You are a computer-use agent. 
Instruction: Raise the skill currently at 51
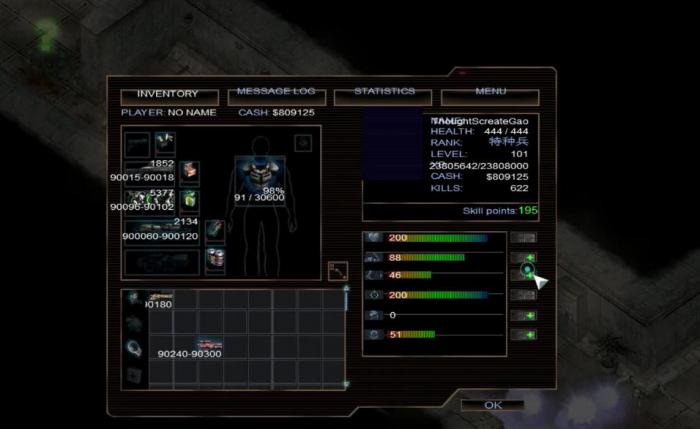coord(524,333)
